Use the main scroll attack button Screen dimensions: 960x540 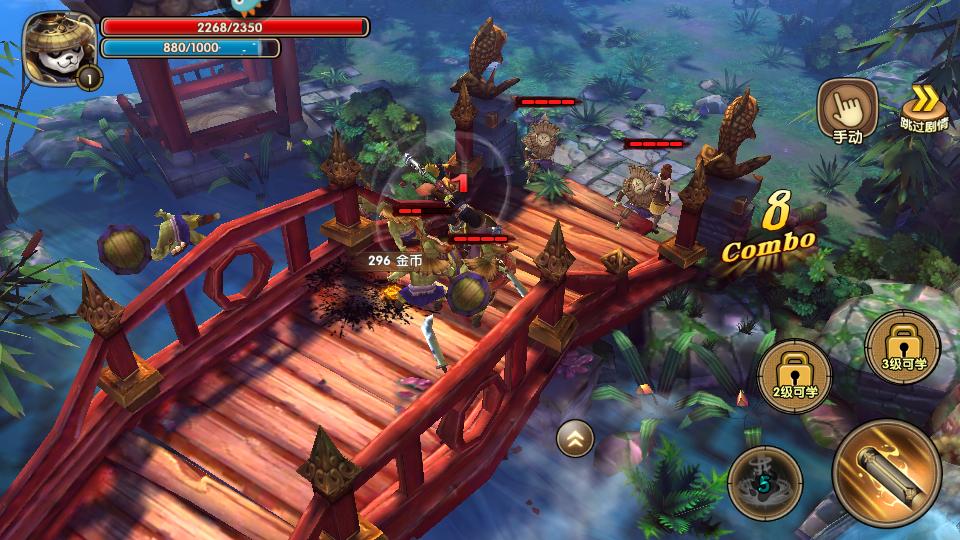point(886,472)
